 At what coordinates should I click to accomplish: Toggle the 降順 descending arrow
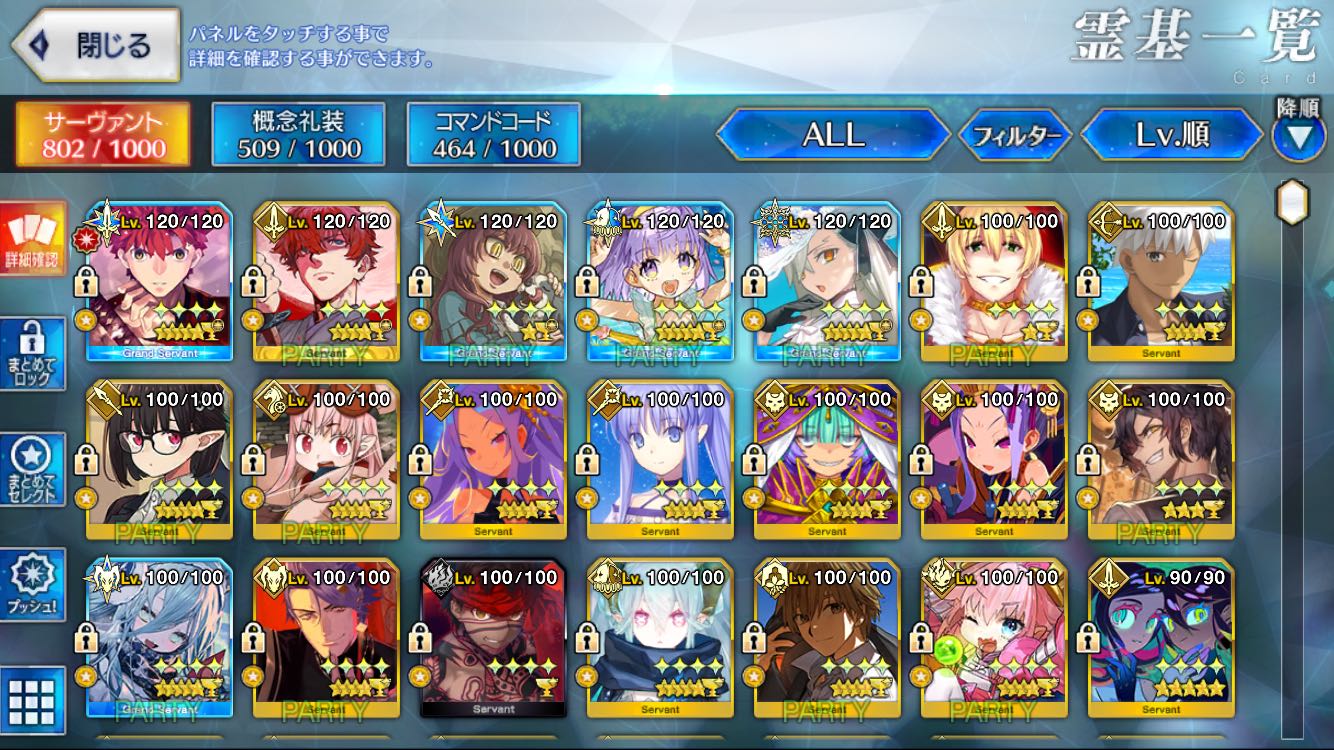point(1298,136)
